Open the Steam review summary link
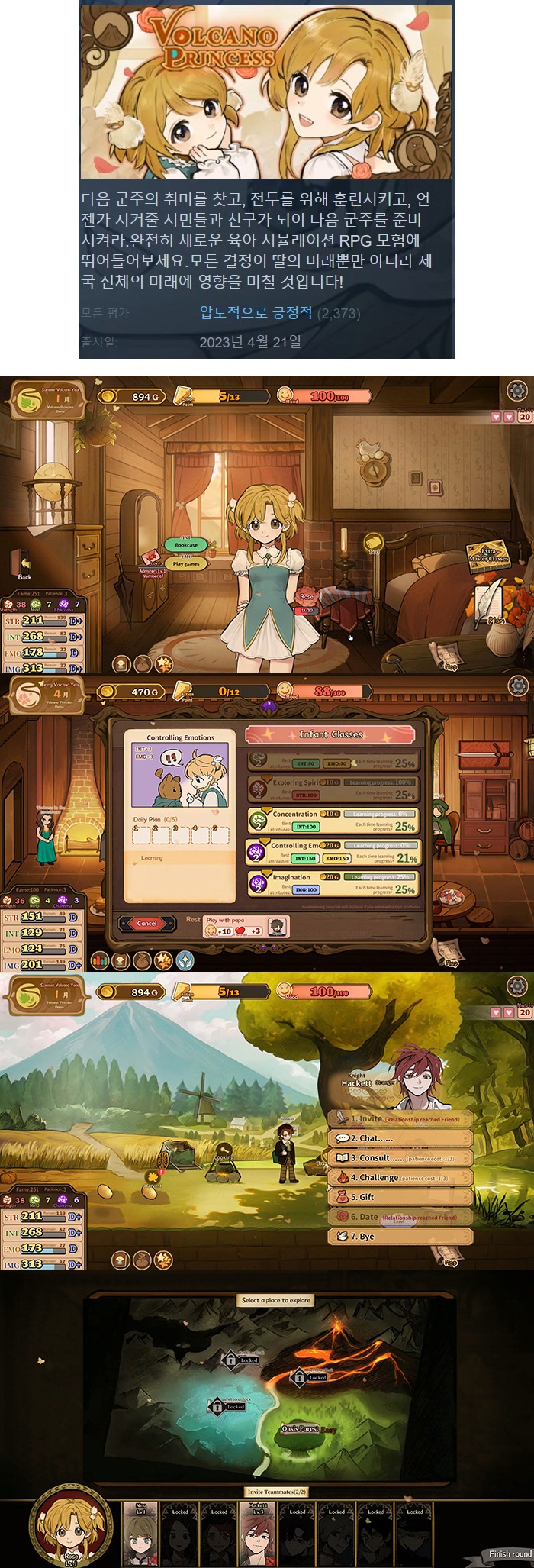This screenshot has width=534, height=1568. point(256,313)
